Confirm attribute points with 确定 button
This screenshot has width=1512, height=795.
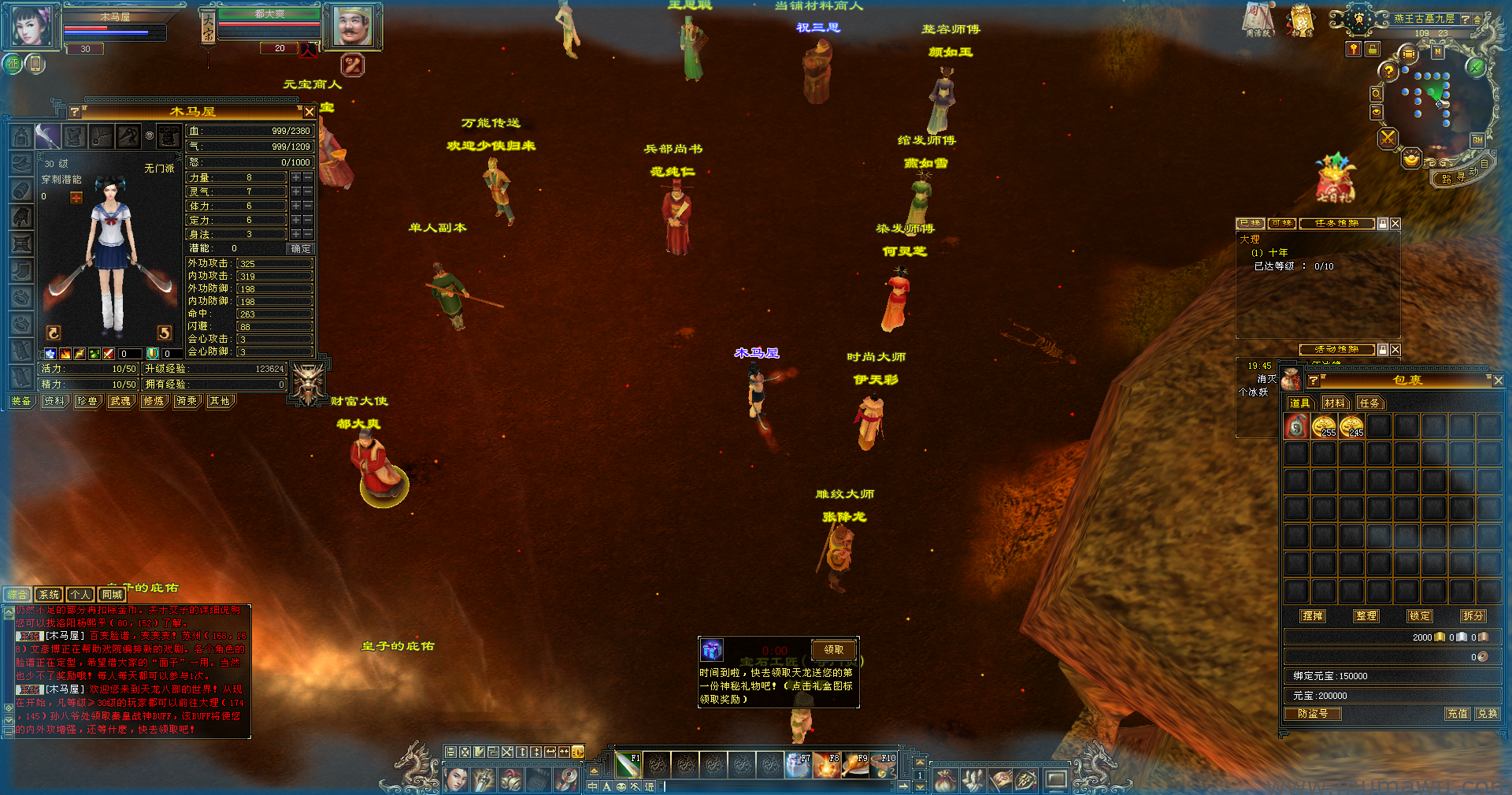point(301,248)
